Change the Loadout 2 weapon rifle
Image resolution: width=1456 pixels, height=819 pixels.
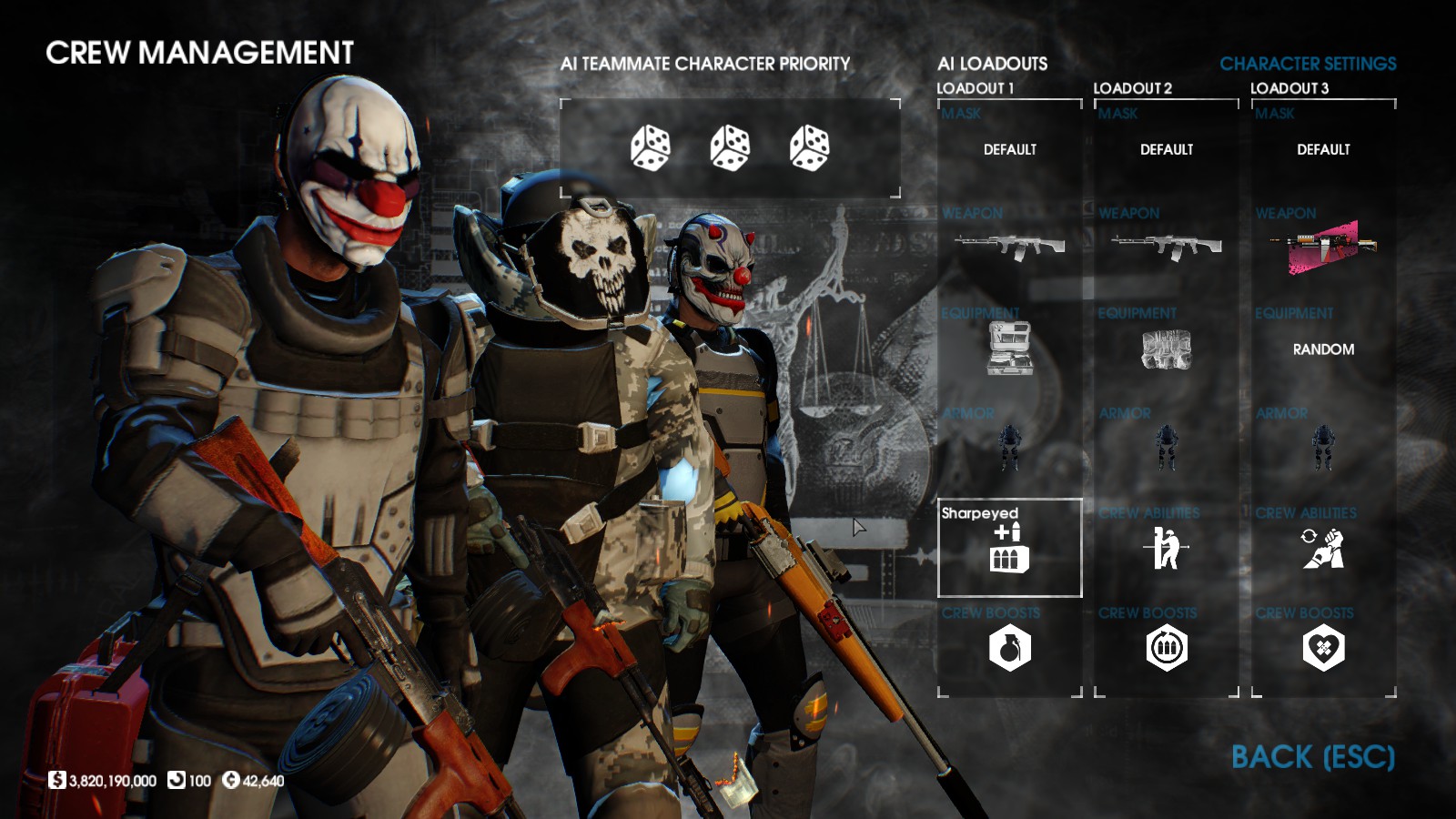[x=1166, y=246]
